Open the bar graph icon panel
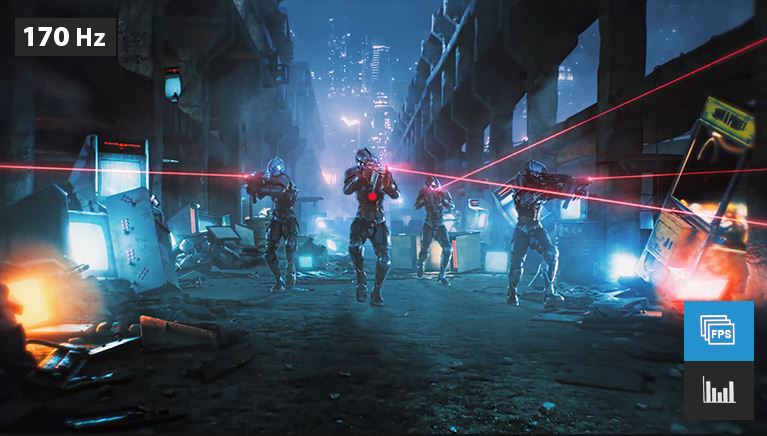The image size is (767, 436). (x=718, y=390)
